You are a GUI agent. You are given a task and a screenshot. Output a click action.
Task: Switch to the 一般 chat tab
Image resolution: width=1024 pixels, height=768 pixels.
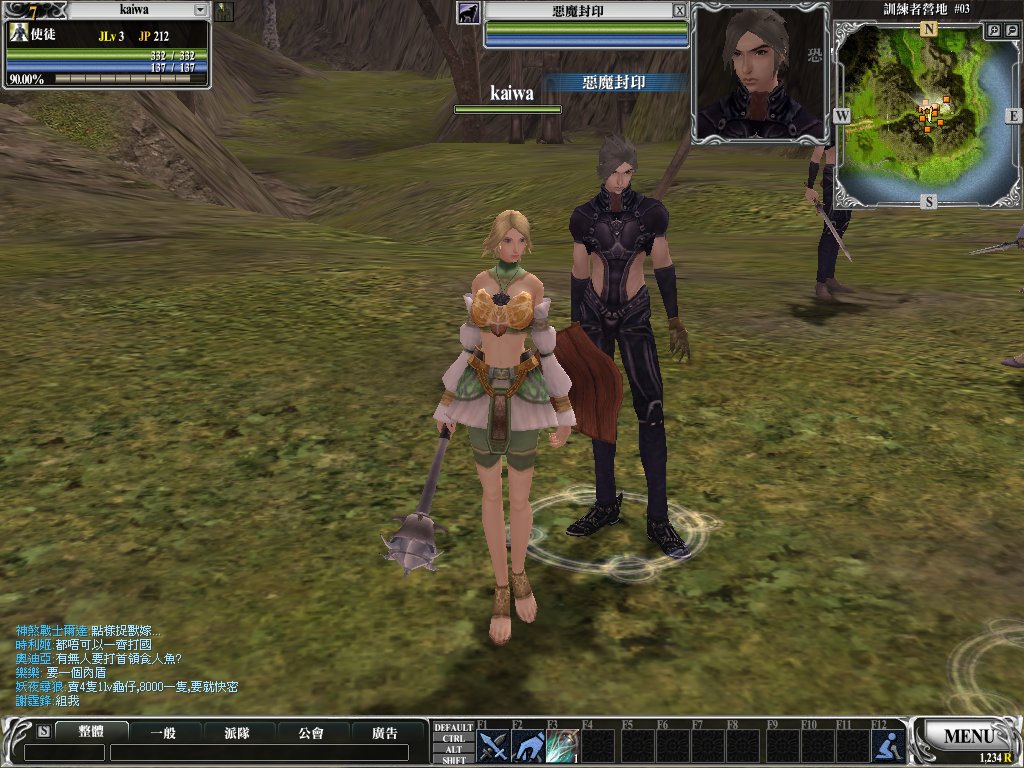click(165, 732)
